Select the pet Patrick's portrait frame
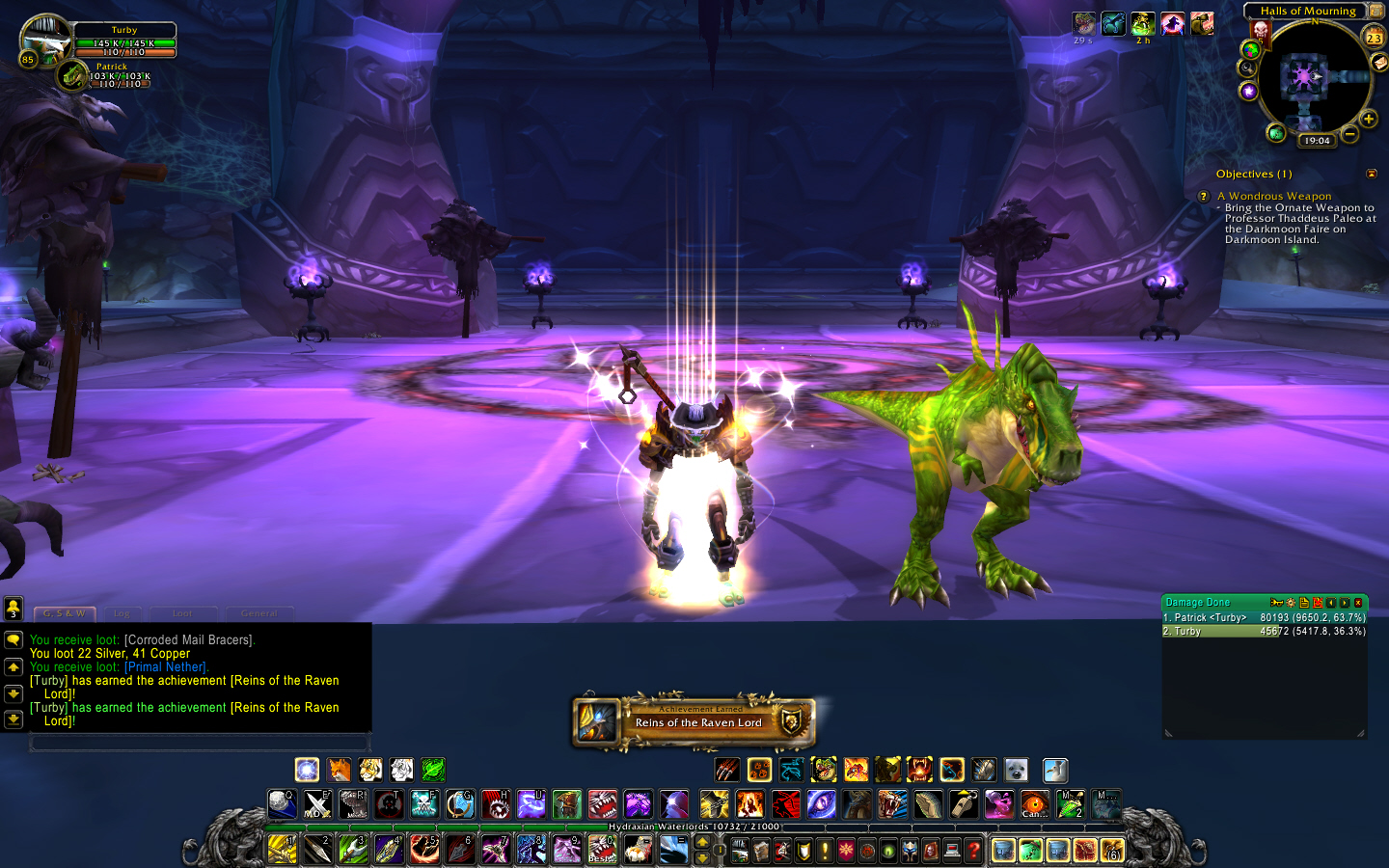 coord(72,75)
